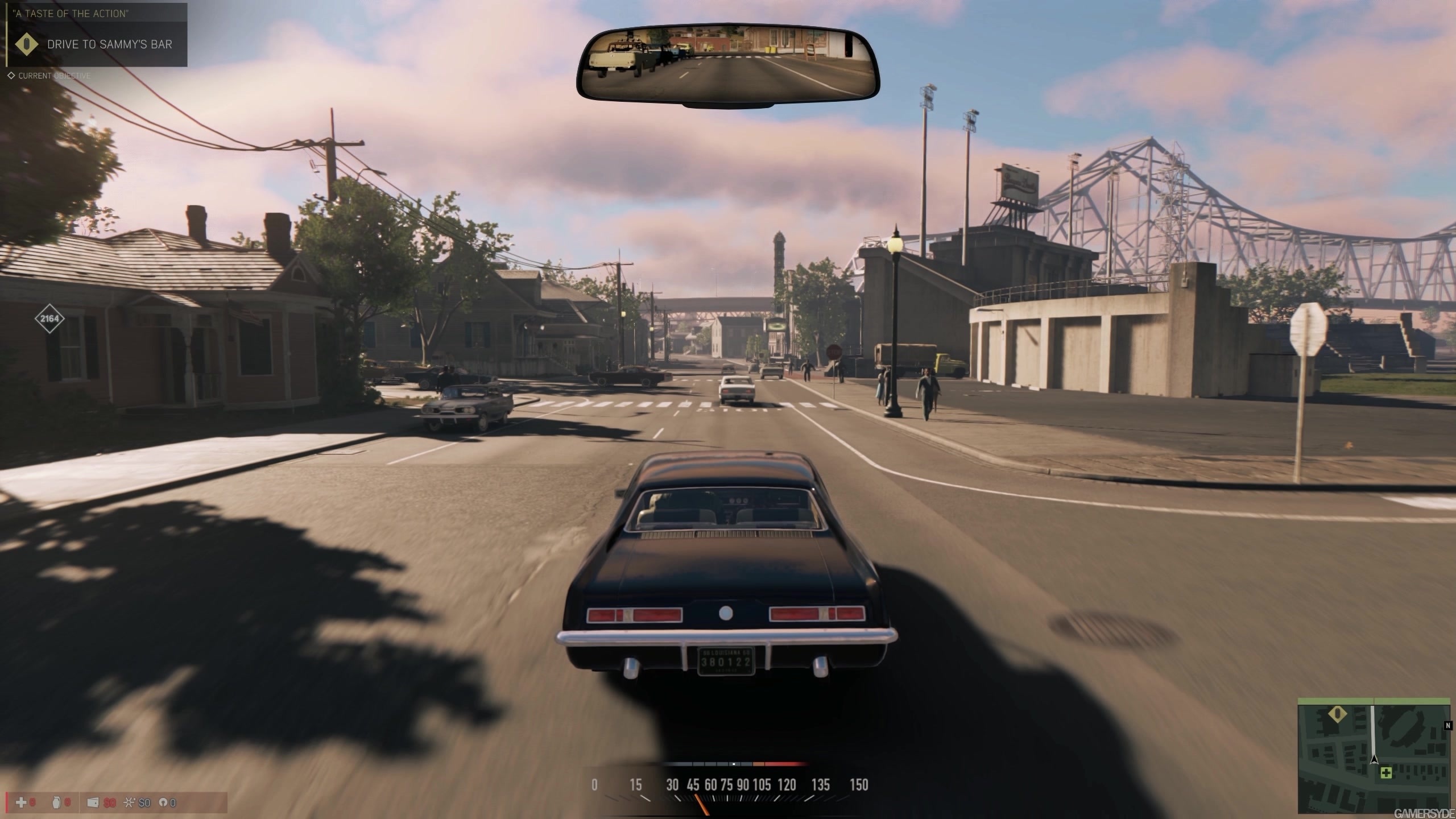This screenshot has height=819, width=1456.
Task: Choose the green medical cross minimap marker
Action: (x=1386, y=788)
